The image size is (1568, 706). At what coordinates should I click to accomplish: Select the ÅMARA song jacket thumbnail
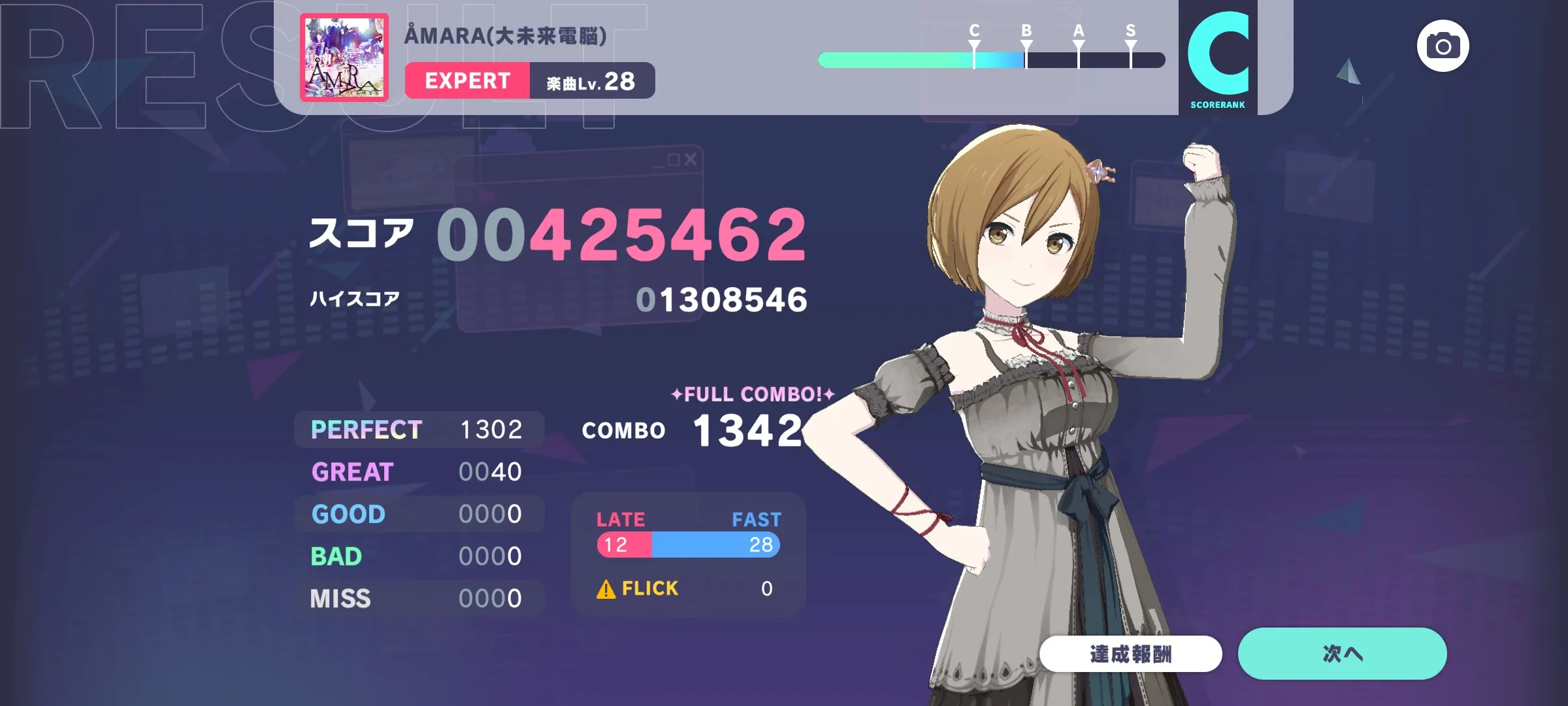(x=344, y=58)
